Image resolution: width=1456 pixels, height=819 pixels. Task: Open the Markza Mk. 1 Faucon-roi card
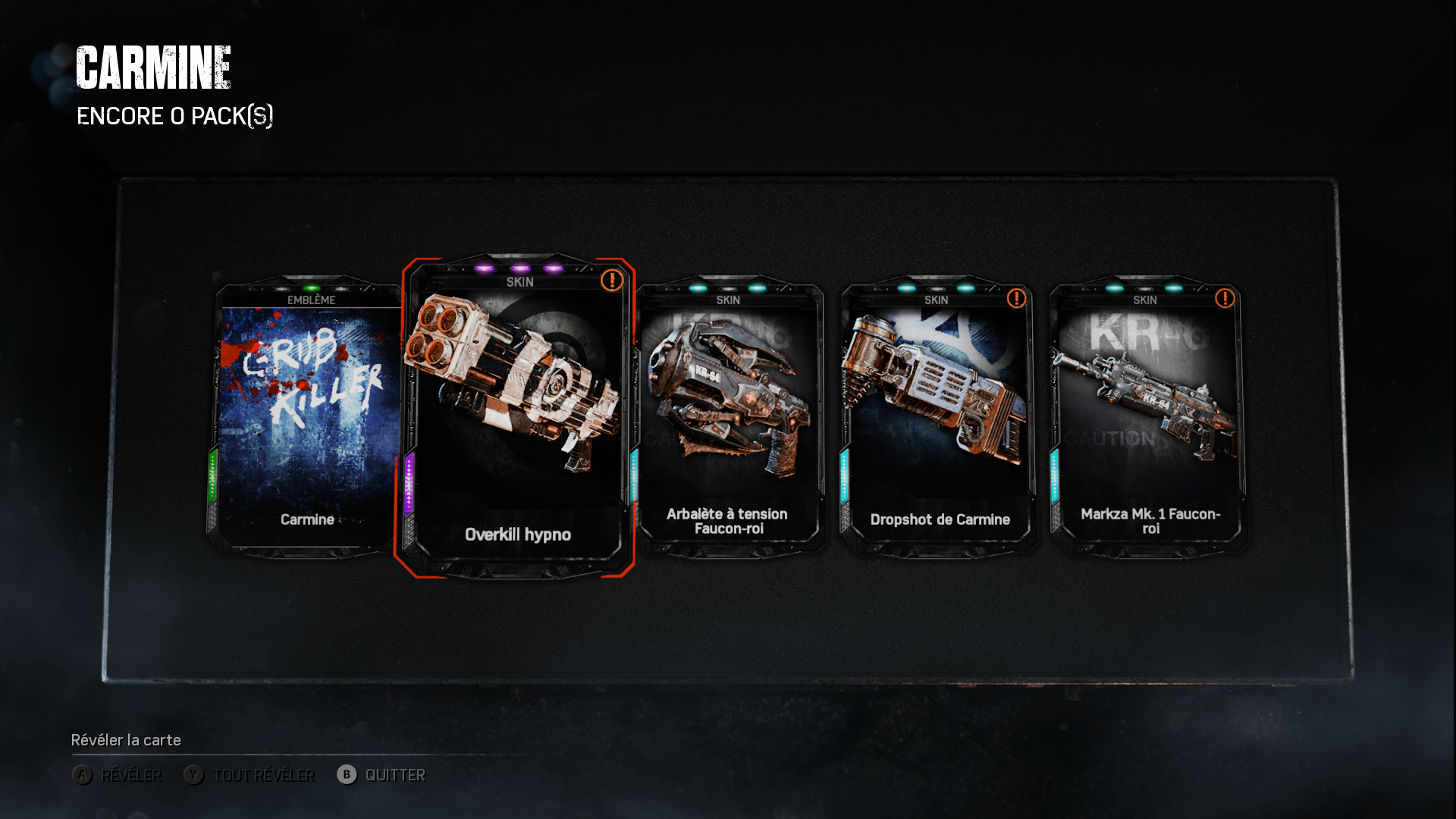[x=1149, y=417]
